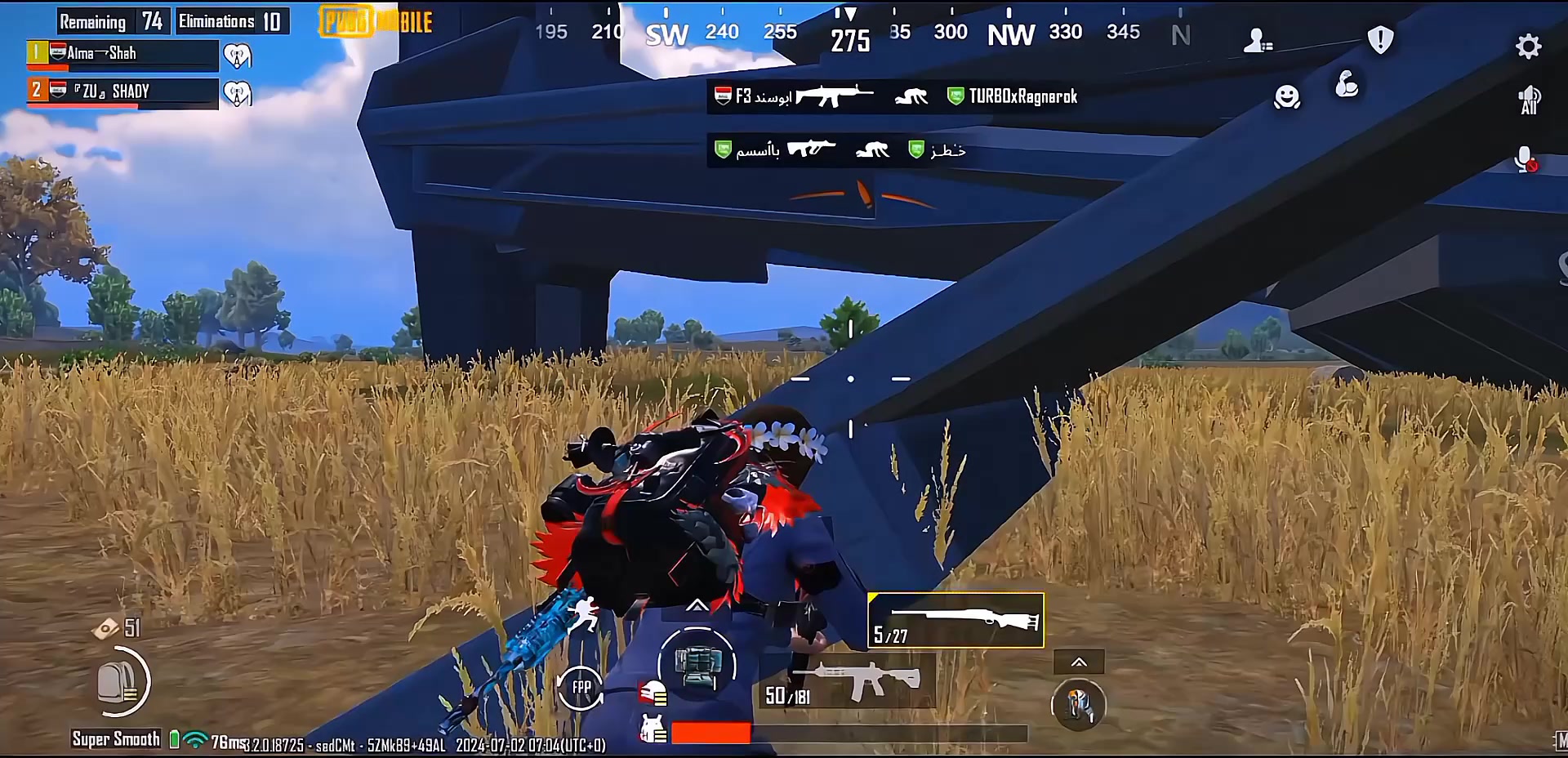The height and width of the screenshot is (758, 1568).
Task: Toggle the FPP camera view button
Action: pyautogui.click(x=581, y=687)
